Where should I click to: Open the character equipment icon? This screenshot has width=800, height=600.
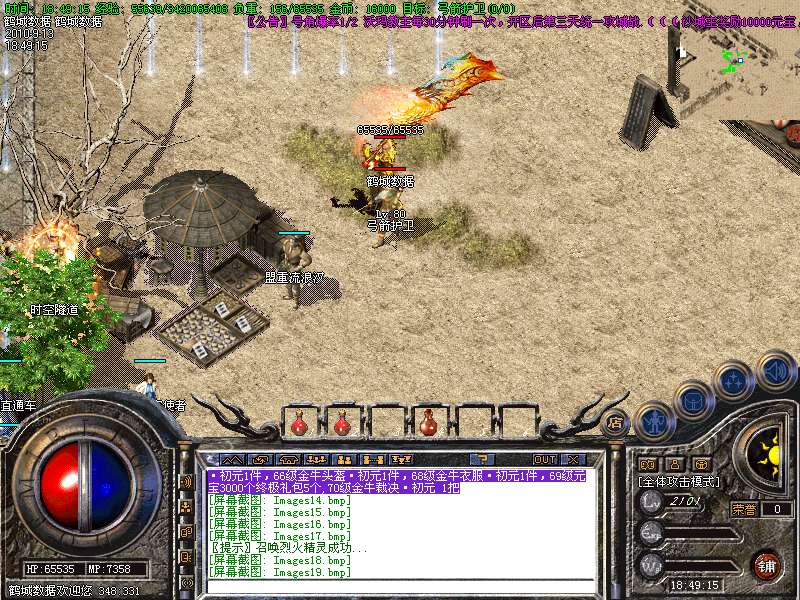[654, 421]
